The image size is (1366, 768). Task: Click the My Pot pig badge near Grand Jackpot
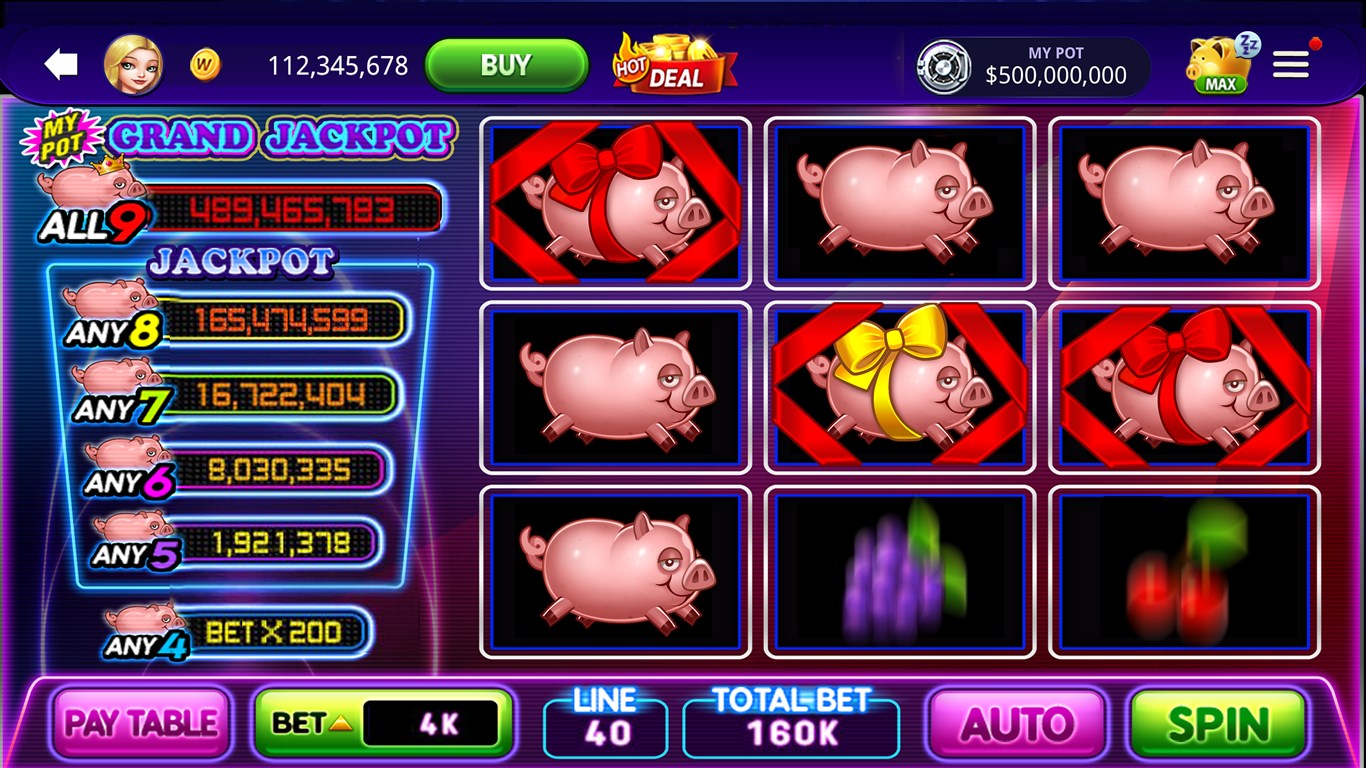coord(57,134)
